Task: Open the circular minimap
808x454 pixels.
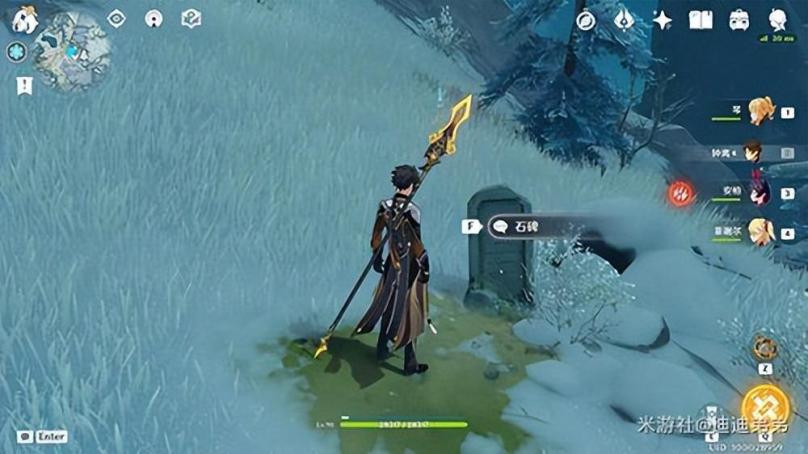Action: [70, 52]
